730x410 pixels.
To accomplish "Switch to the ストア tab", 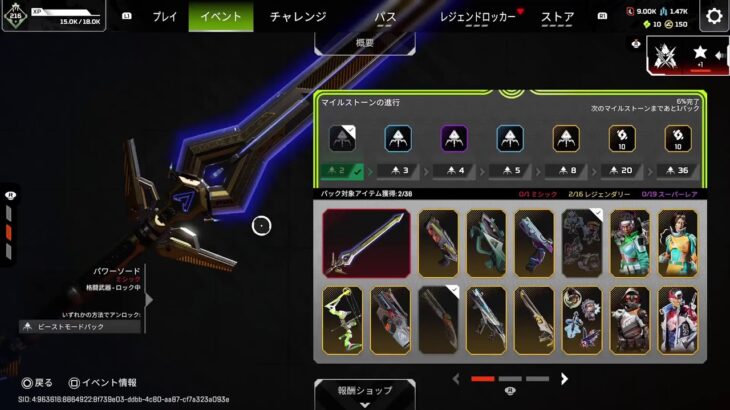I will click(557, 16).
